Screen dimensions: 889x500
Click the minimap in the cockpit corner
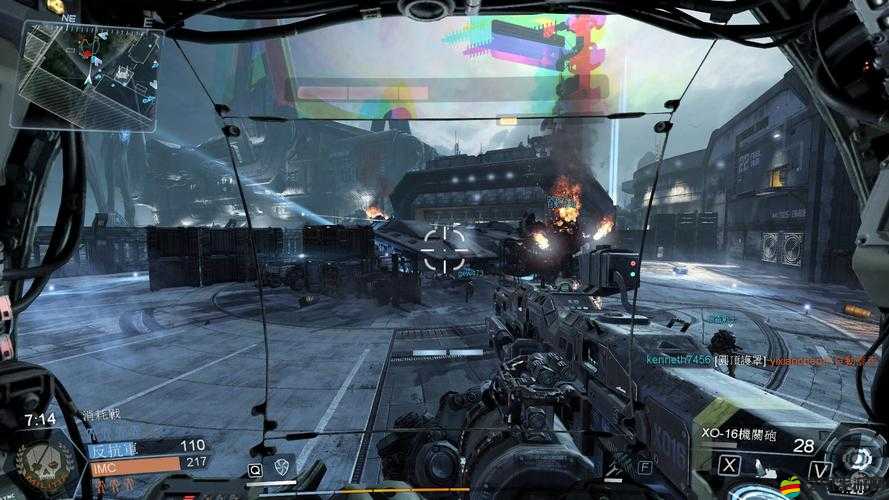click(x=90, y=76)
